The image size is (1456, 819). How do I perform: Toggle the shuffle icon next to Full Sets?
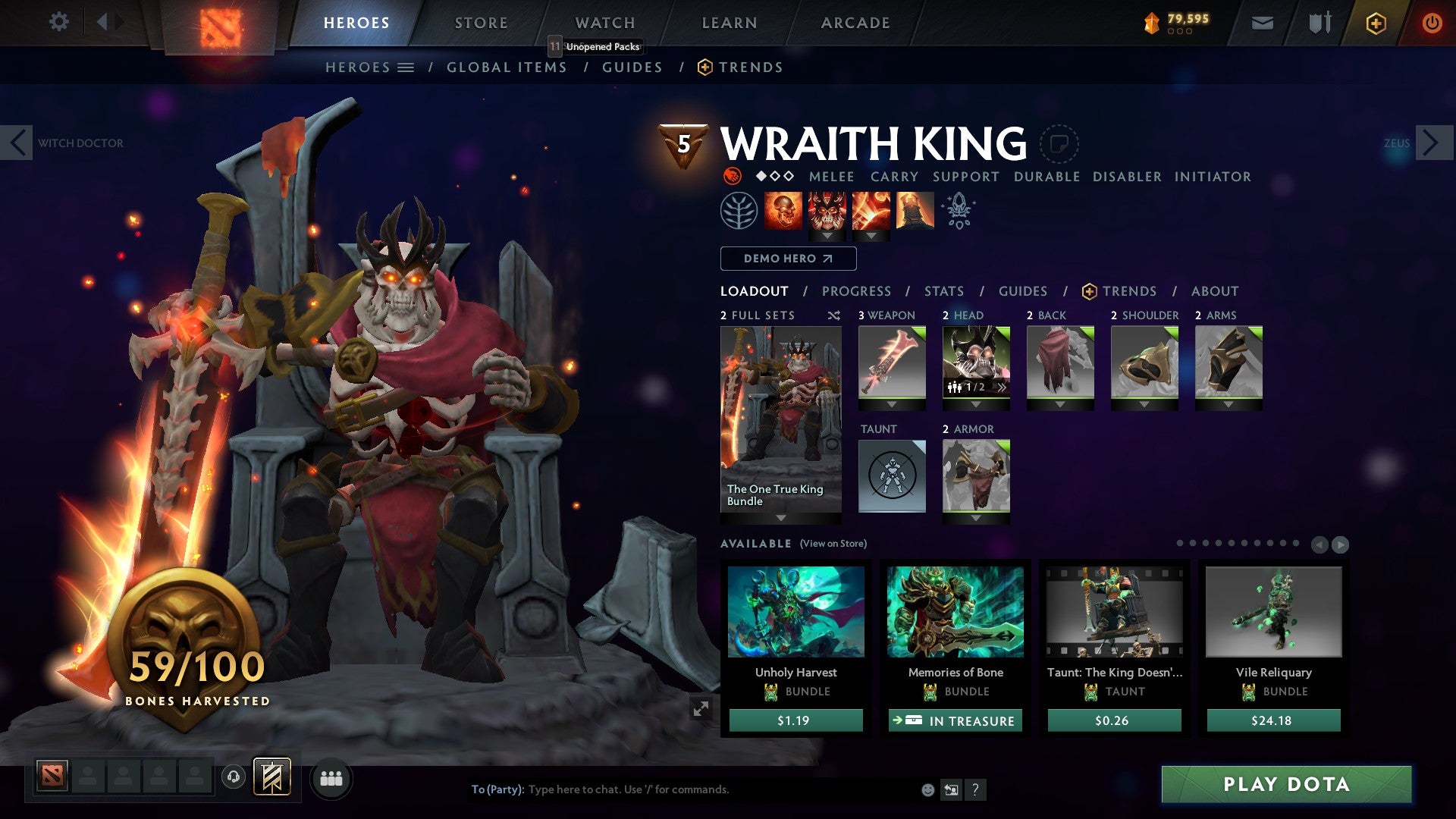(x=834, y=315)
